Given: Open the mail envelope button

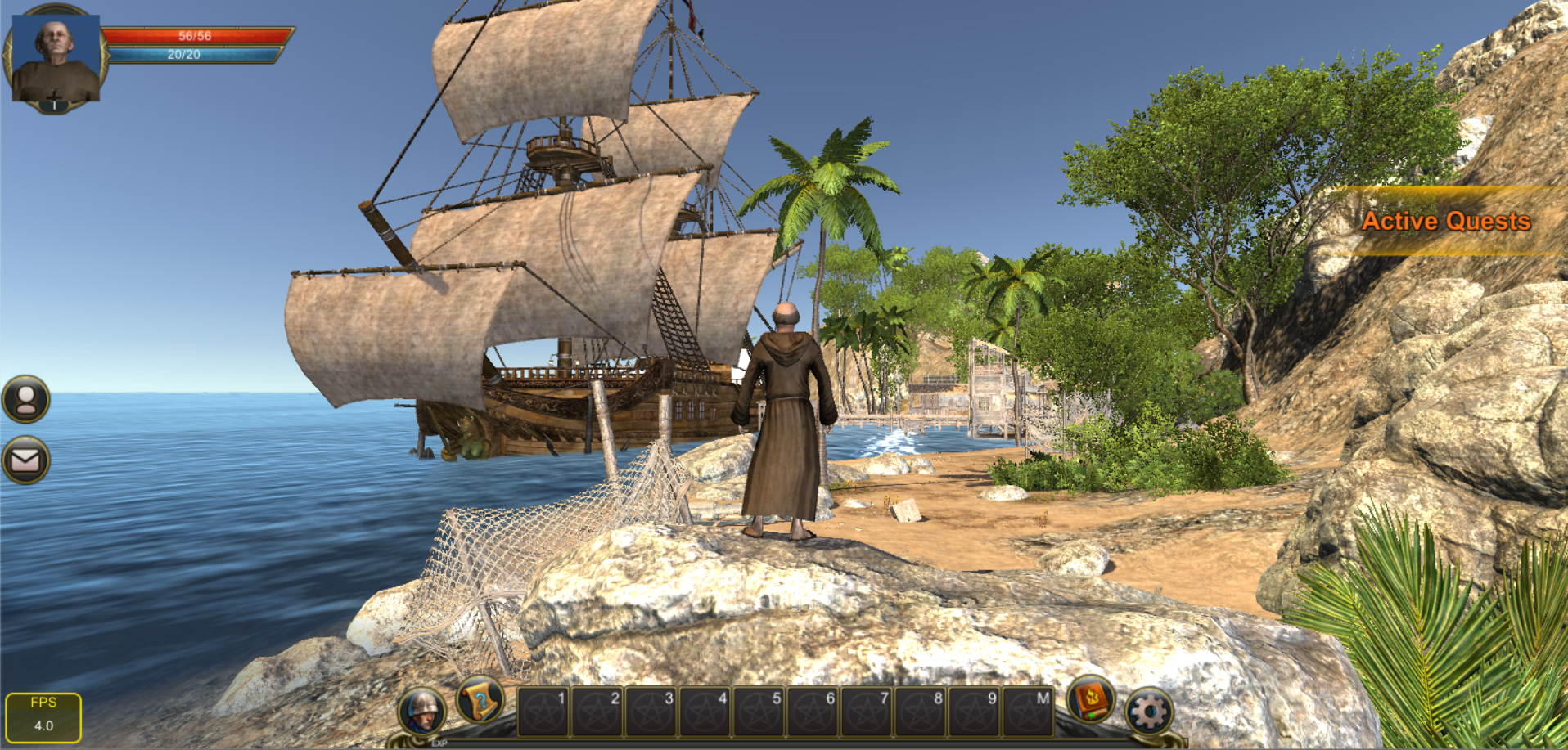Looking at the screenshot, I should point(26,460).
